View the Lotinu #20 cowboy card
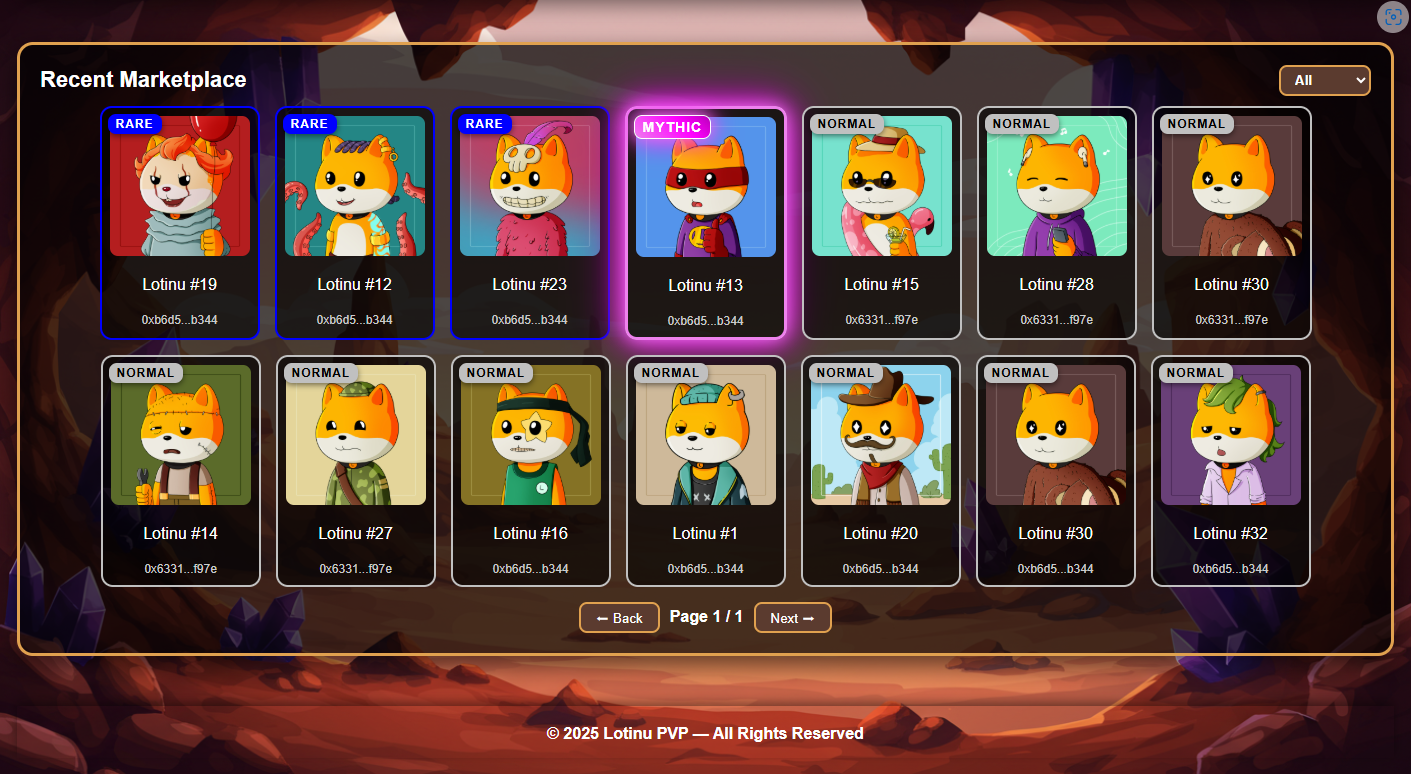This screenshot has height=774, width=1411. tap(881, 470)
